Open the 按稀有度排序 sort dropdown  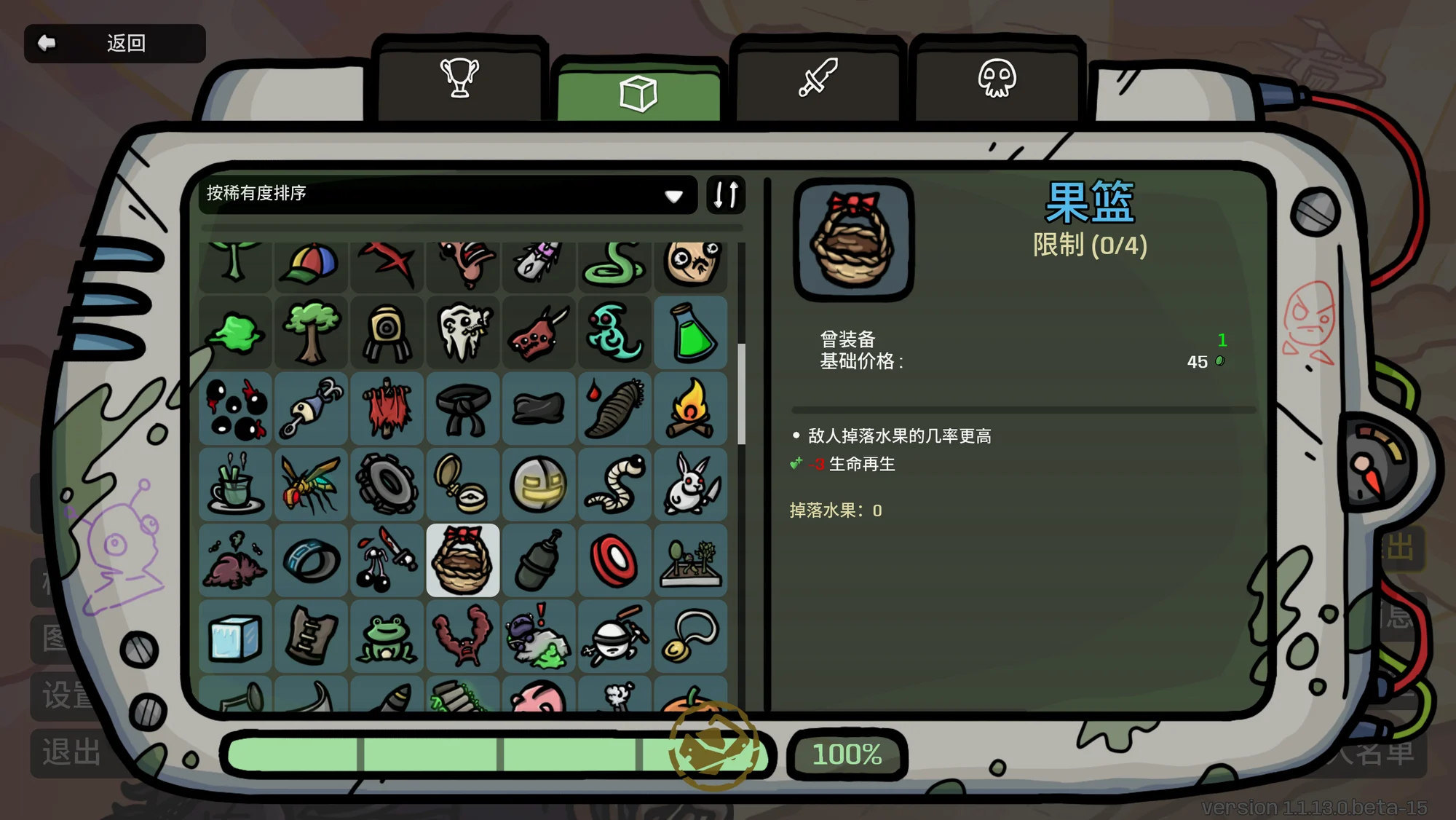[x=447, y=194]
